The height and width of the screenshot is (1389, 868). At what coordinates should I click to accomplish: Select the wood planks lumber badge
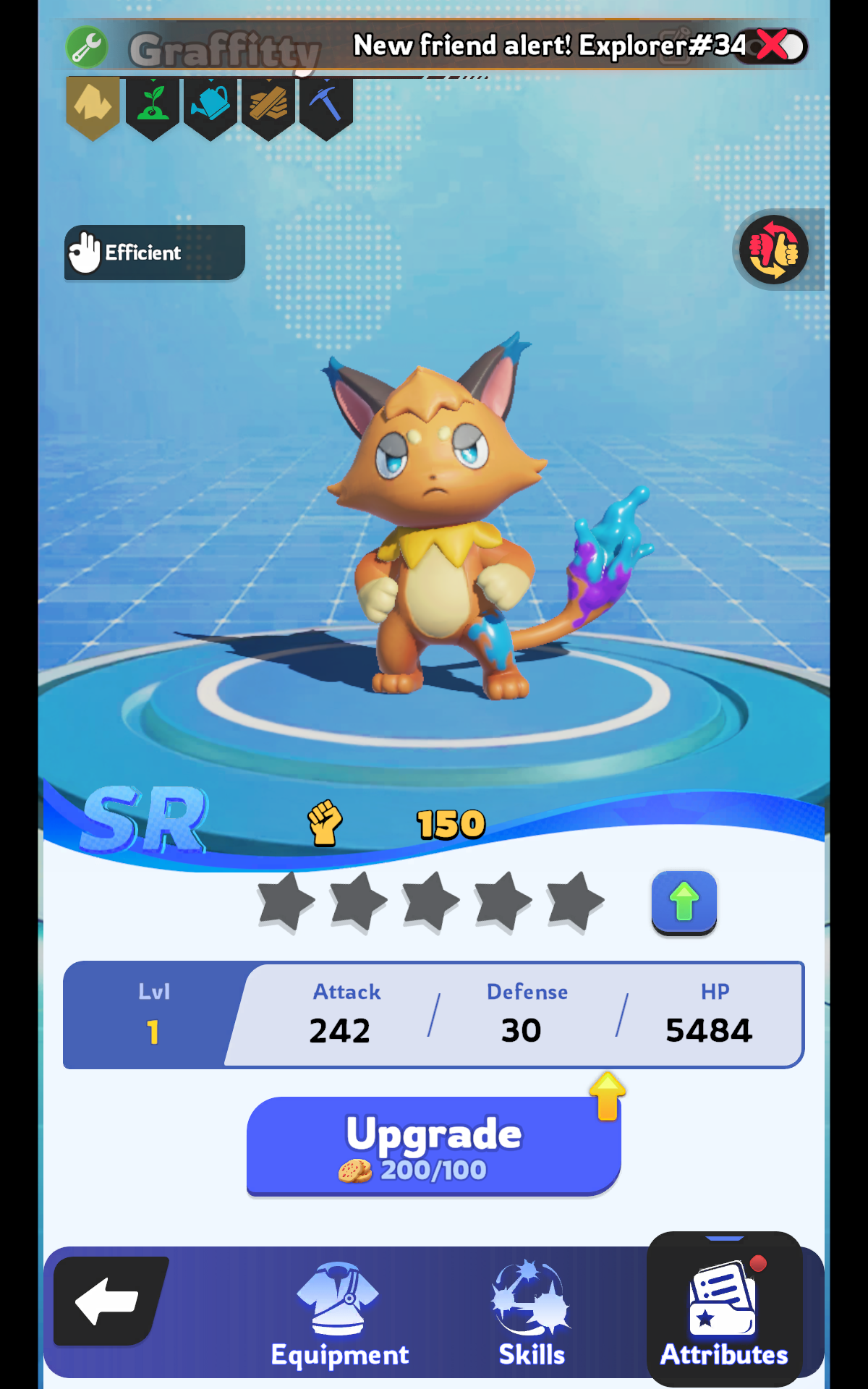[268, 106]
